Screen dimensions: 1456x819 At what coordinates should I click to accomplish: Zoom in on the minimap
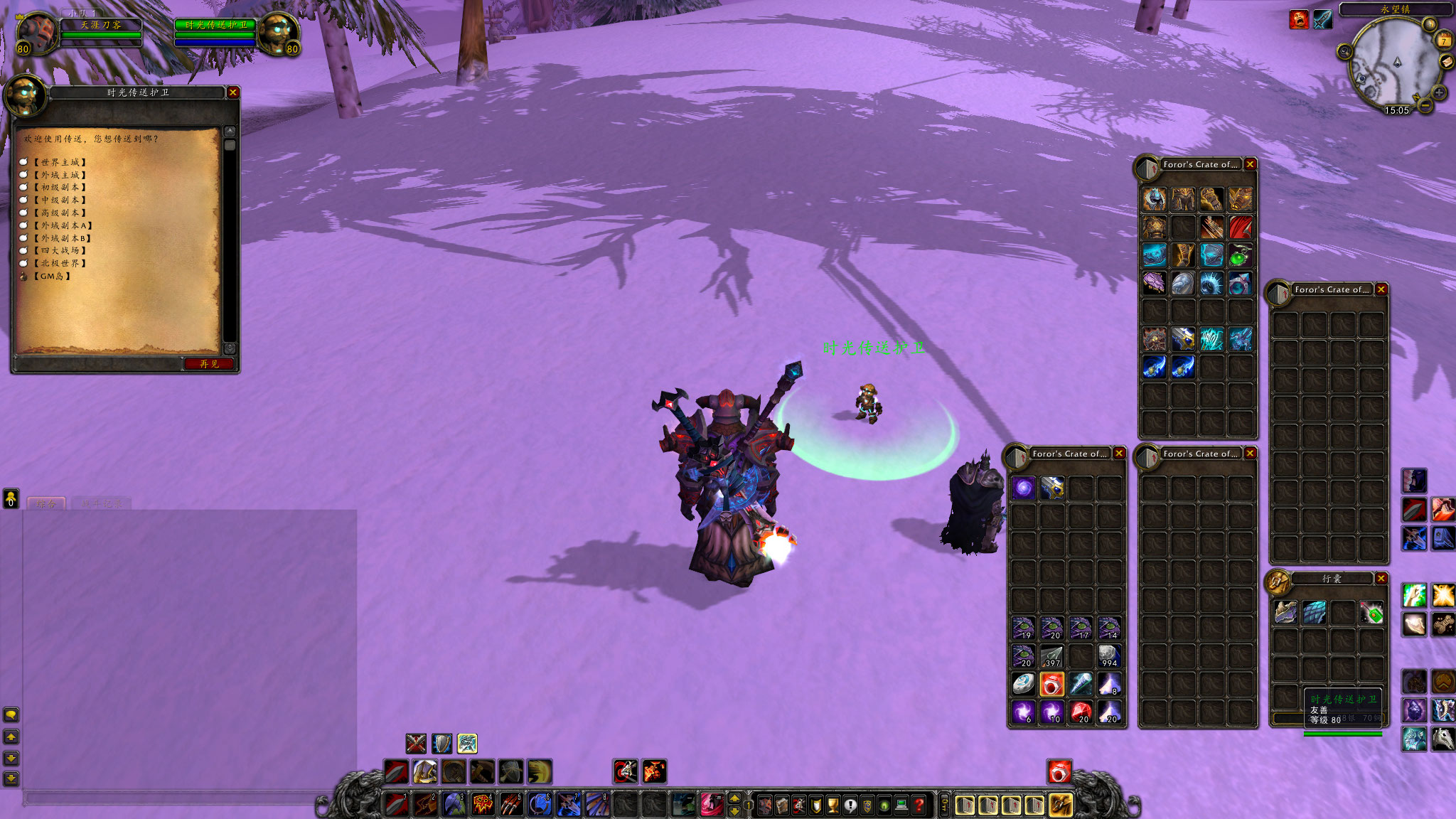(1439, 92)
